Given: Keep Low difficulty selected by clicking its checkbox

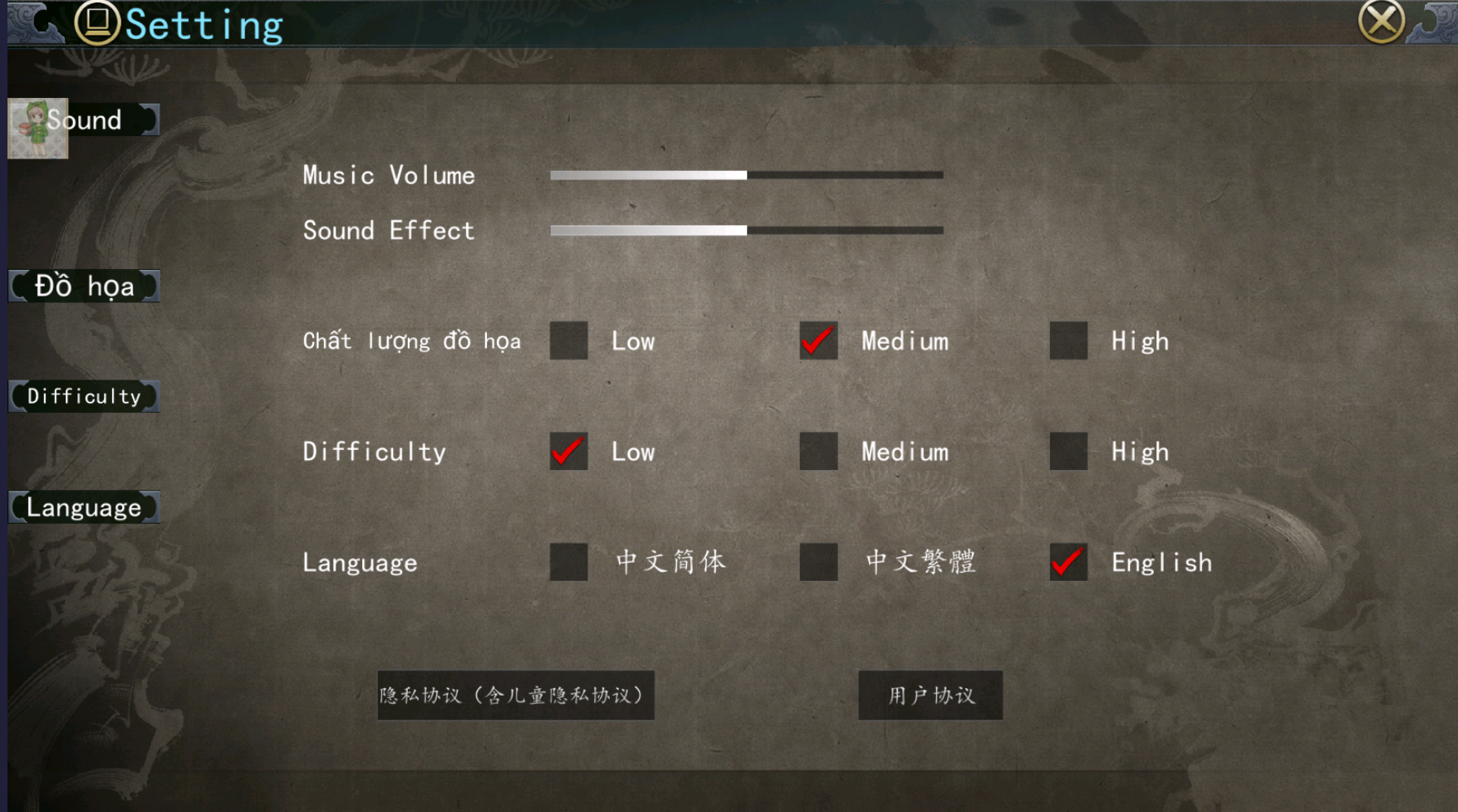Looking at the screenshot, I should (x=568, y=452).
